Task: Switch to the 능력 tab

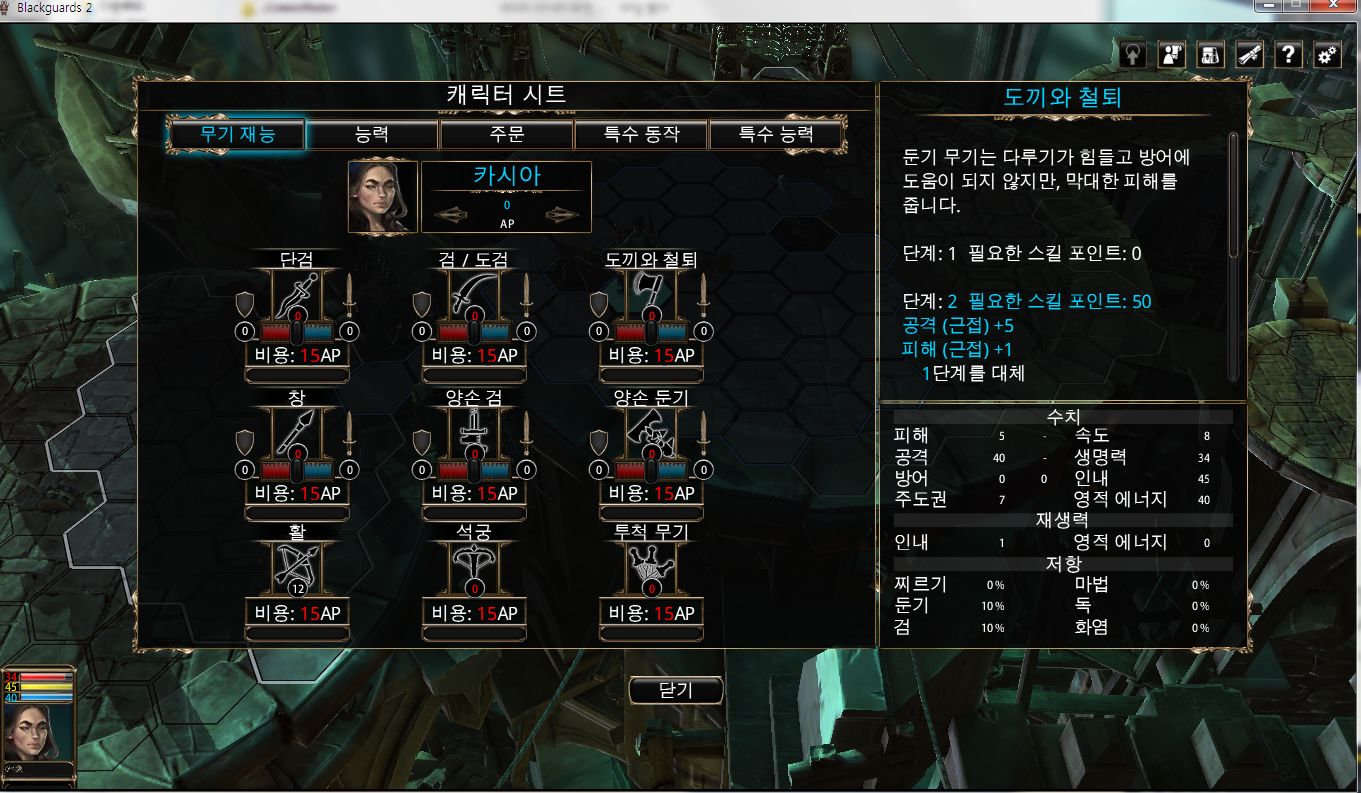Action: [372, 134]
